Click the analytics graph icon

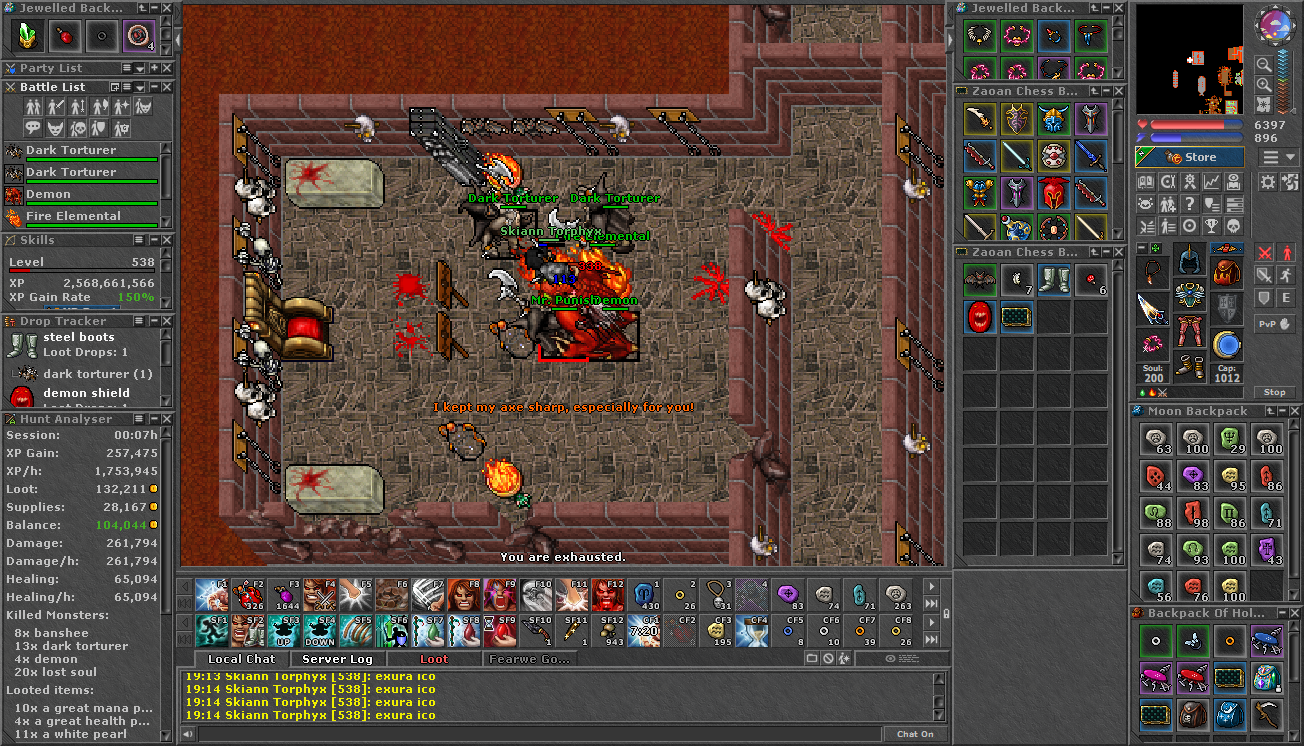1212,181
